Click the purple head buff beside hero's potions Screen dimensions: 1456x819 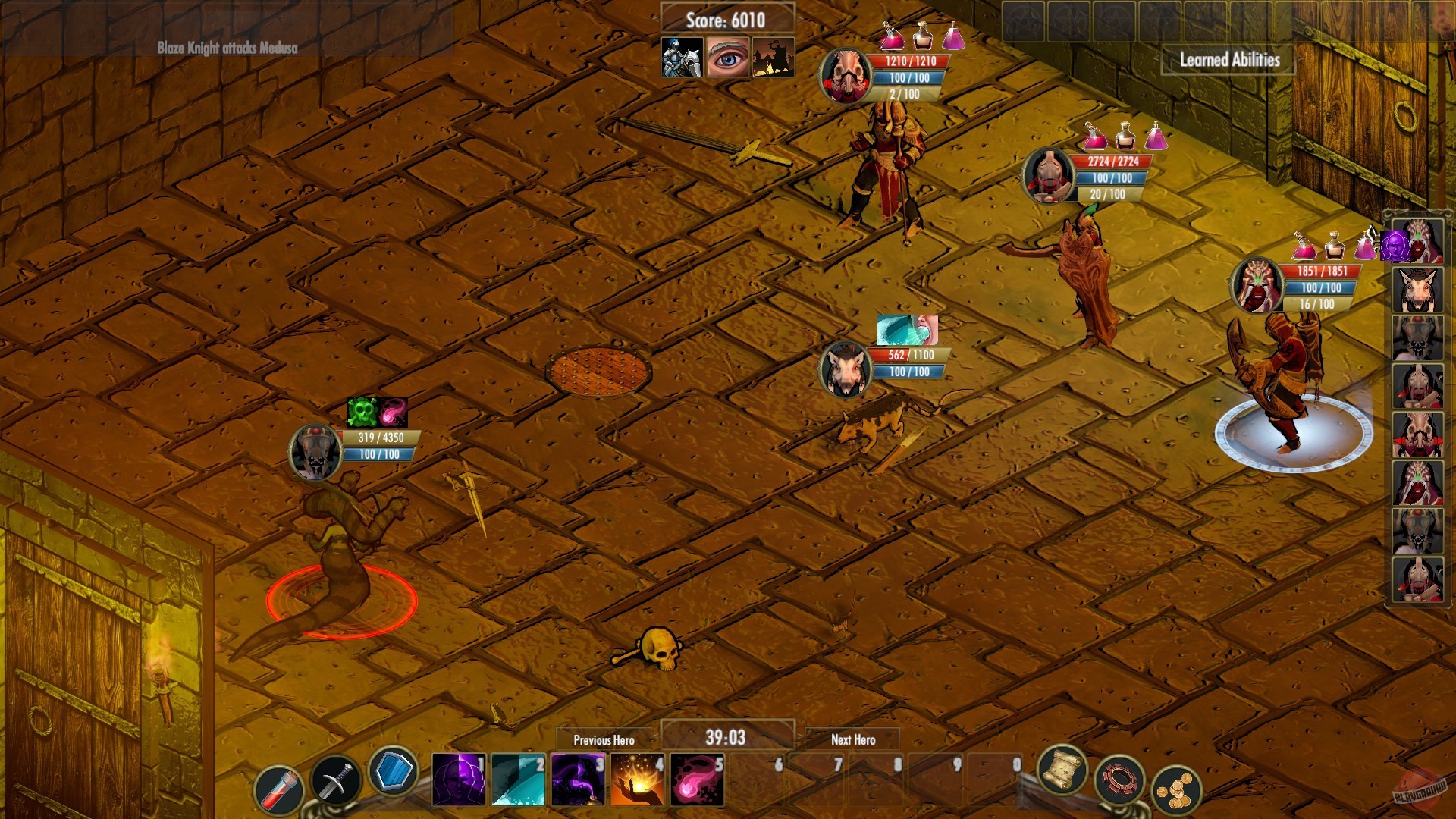(x=1395, y=246)
